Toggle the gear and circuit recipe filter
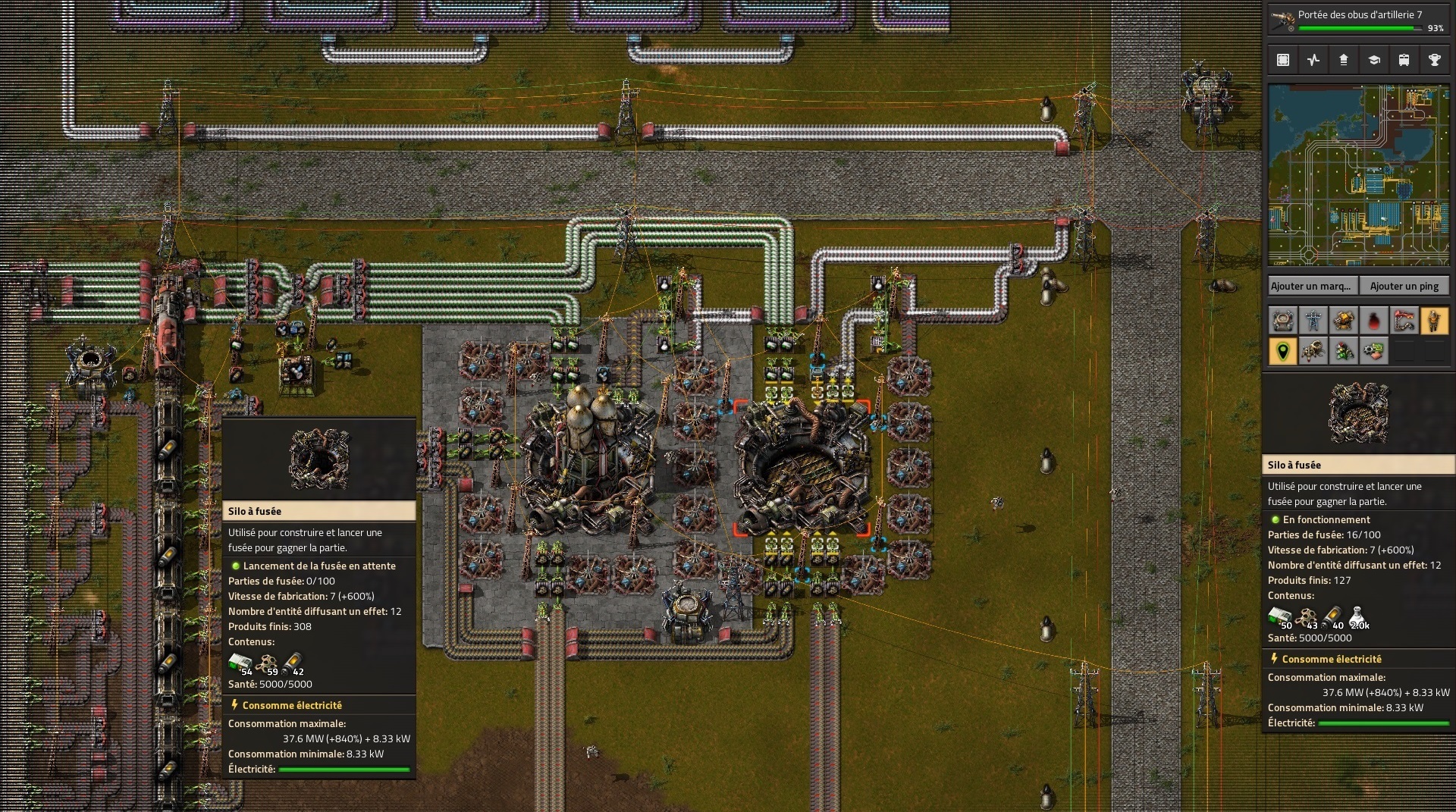Image resolution: width=1456 pixels, height=812 pixels. (x=1374, y=351)
